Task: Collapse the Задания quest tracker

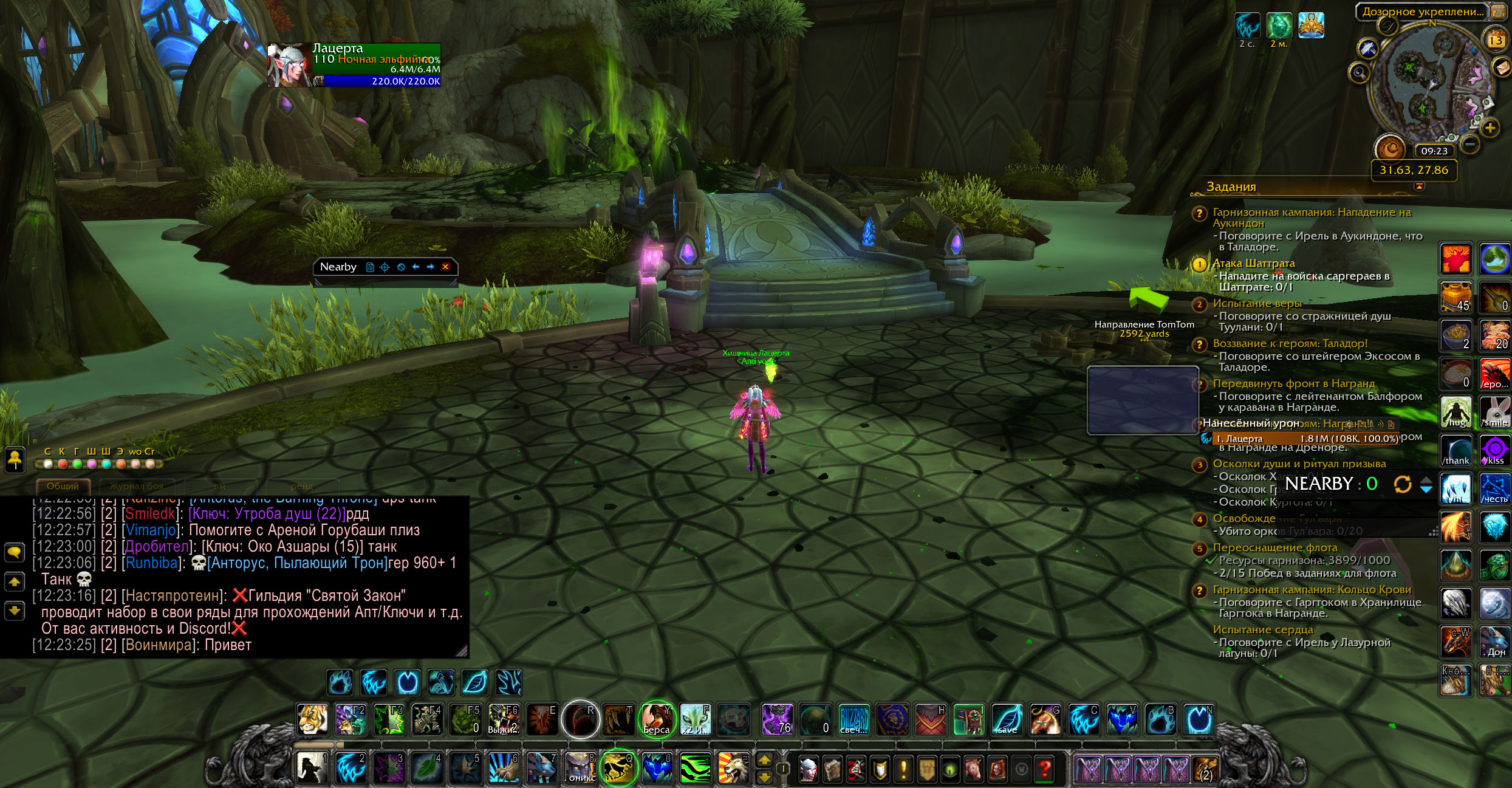Action: pyautogui.click(x=1419, y=187)
